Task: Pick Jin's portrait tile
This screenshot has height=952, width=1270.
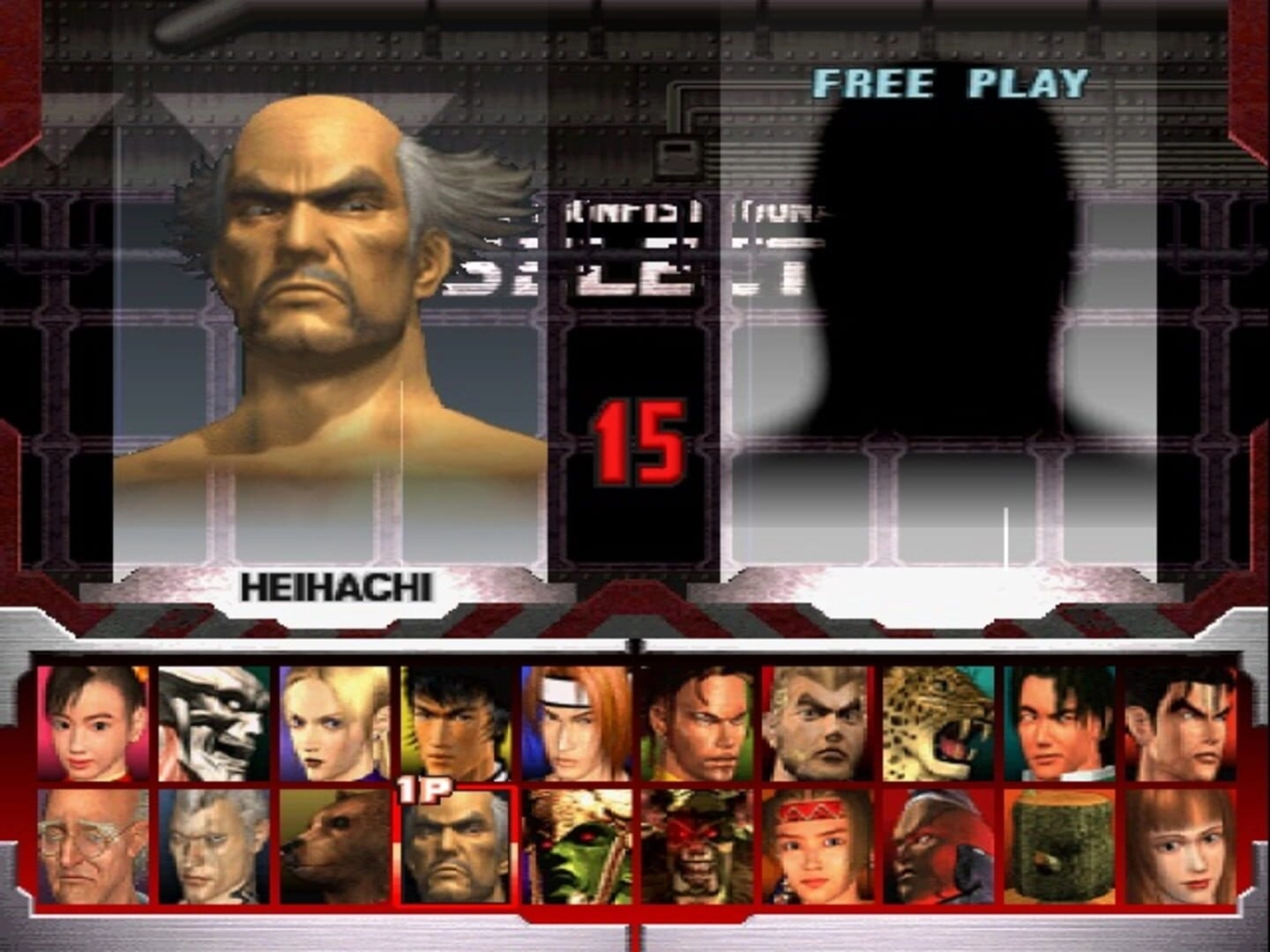Action: (1180, 723)
